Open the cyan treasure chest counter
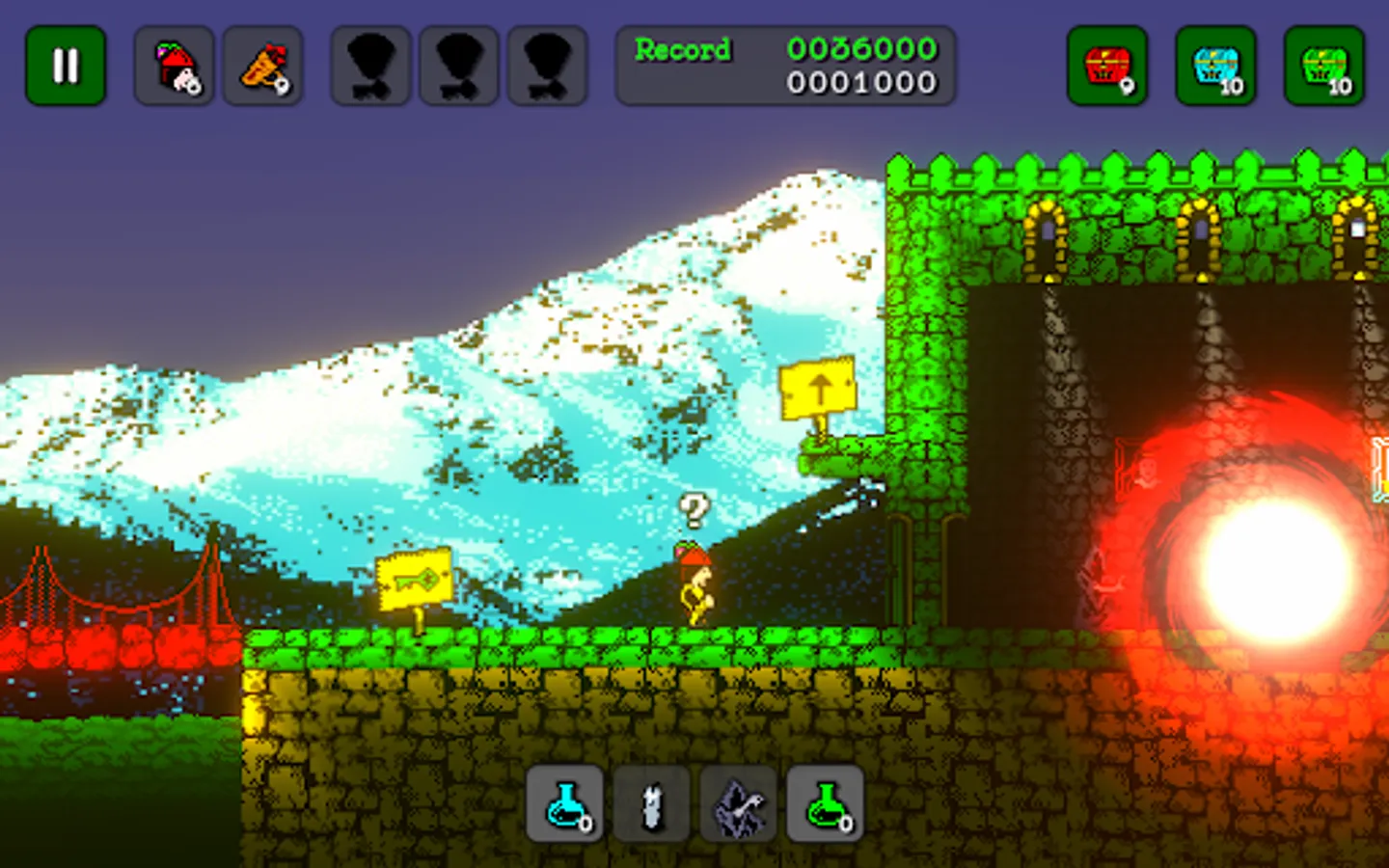The height and width of the screenshot is (868, 1389). click(x=1215, y=66)
